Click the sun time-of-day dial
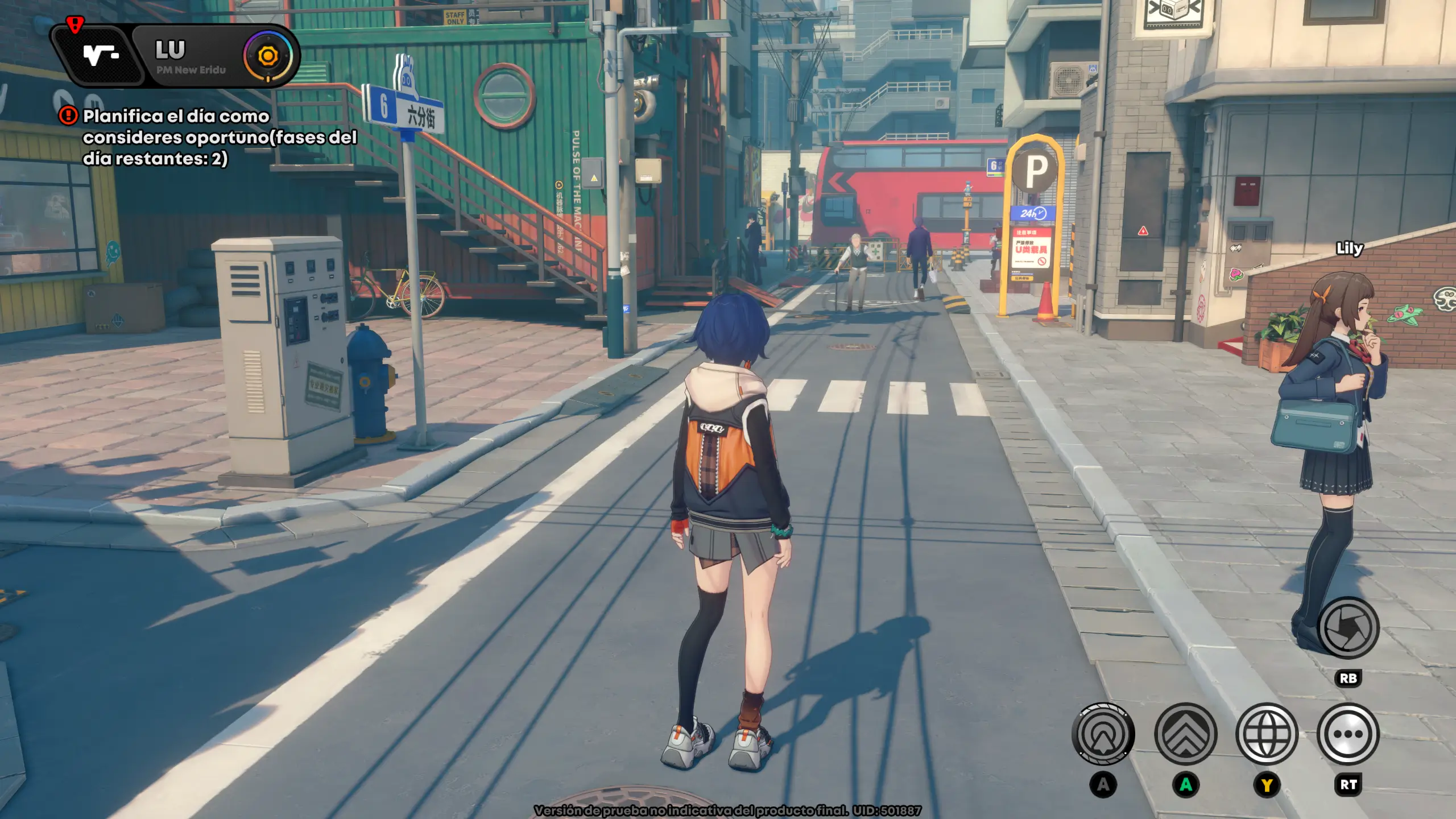Image resolution: width=1456 pixels, height=819 pixels. (x=268, y=56)
